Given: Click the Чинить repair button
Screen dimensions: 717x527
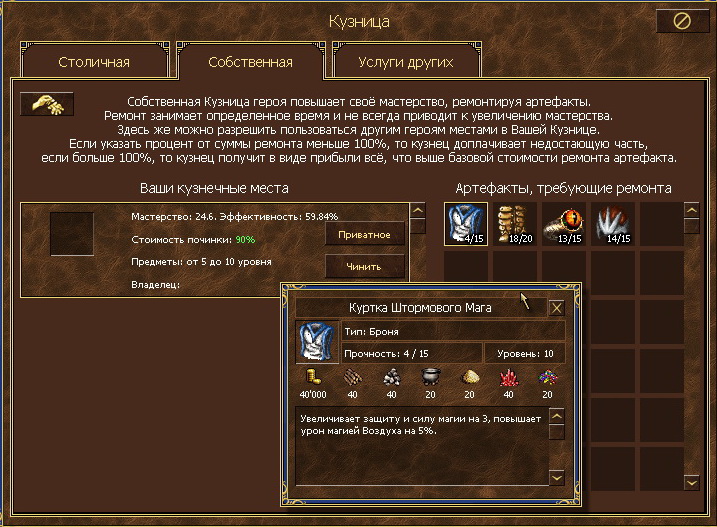Looking at the screenshot, I should (365, 265).
